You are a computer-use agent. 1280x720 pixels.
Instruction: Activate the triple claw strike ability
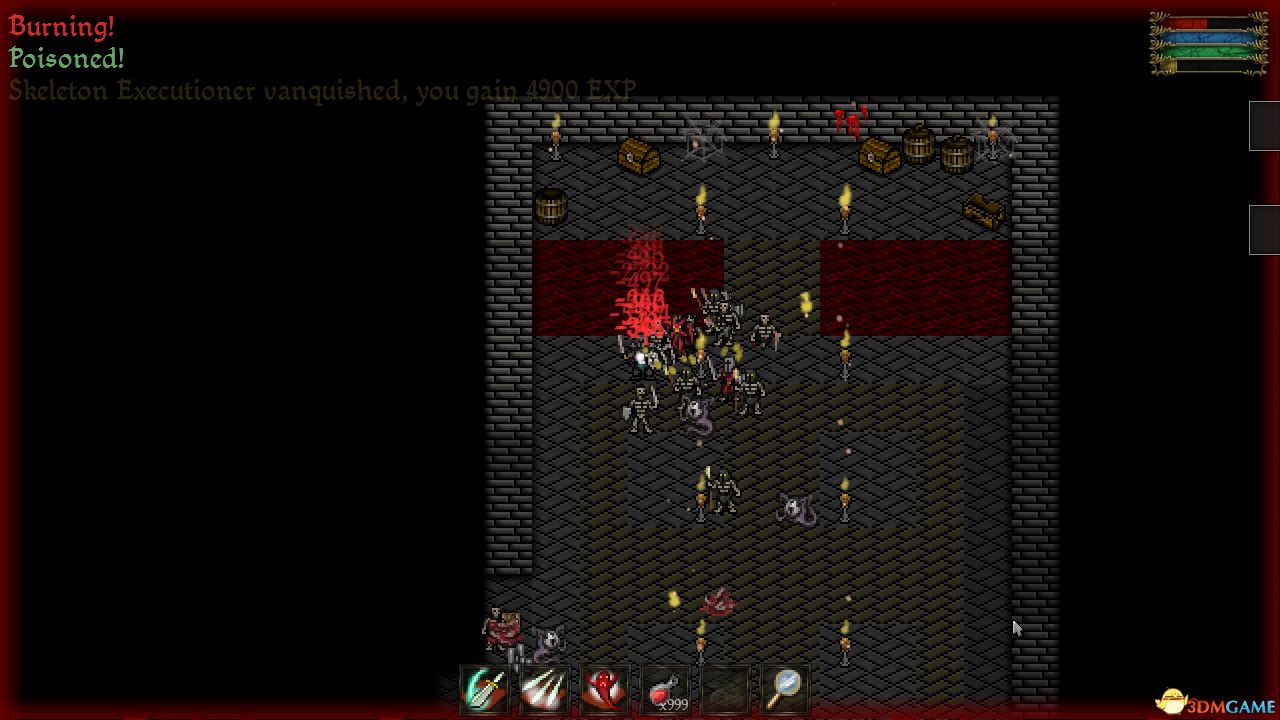[543, 687]
